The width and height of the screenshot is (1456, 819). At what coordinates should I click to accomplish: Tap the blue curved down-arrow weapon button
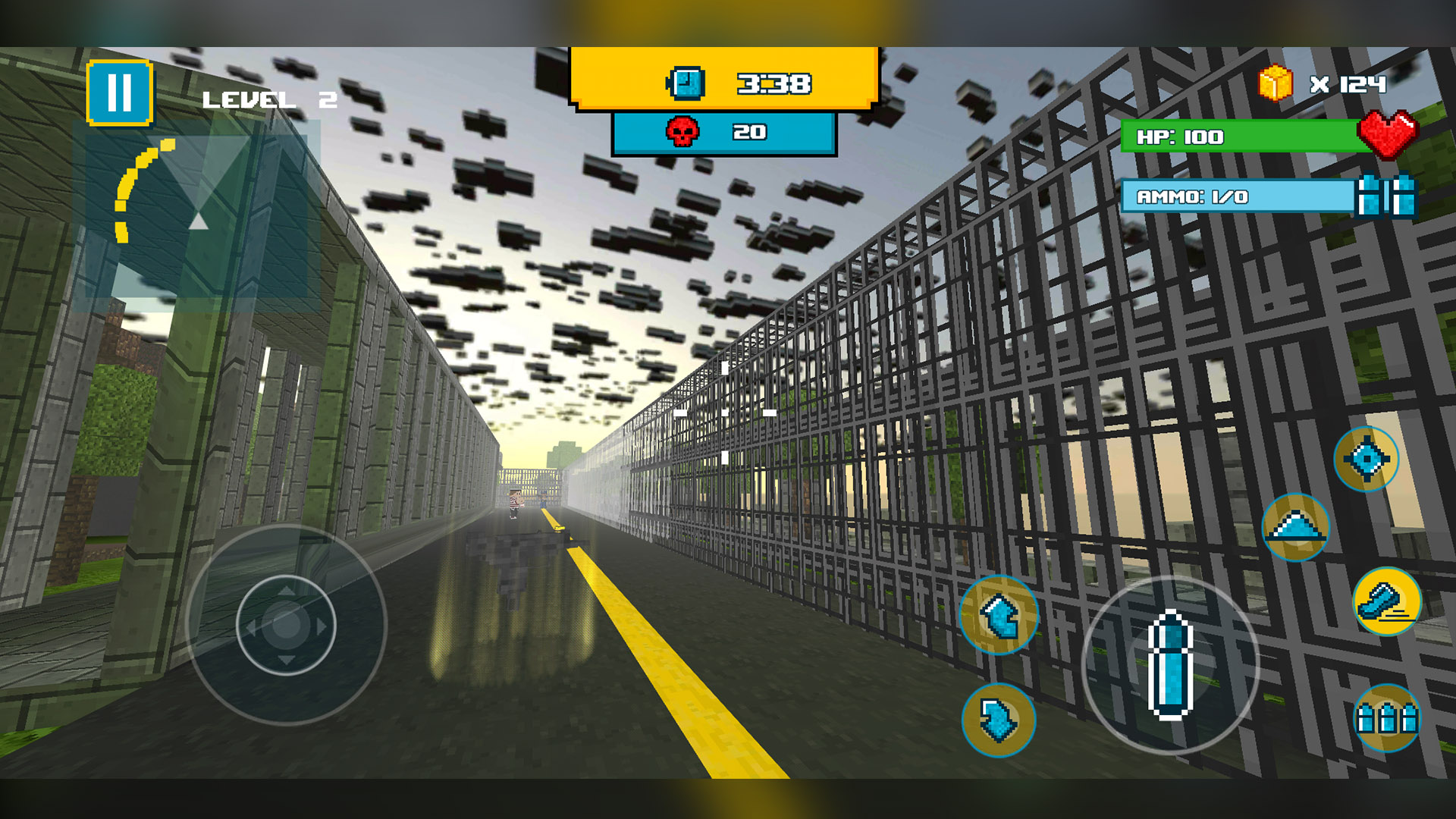pos(999,720)
